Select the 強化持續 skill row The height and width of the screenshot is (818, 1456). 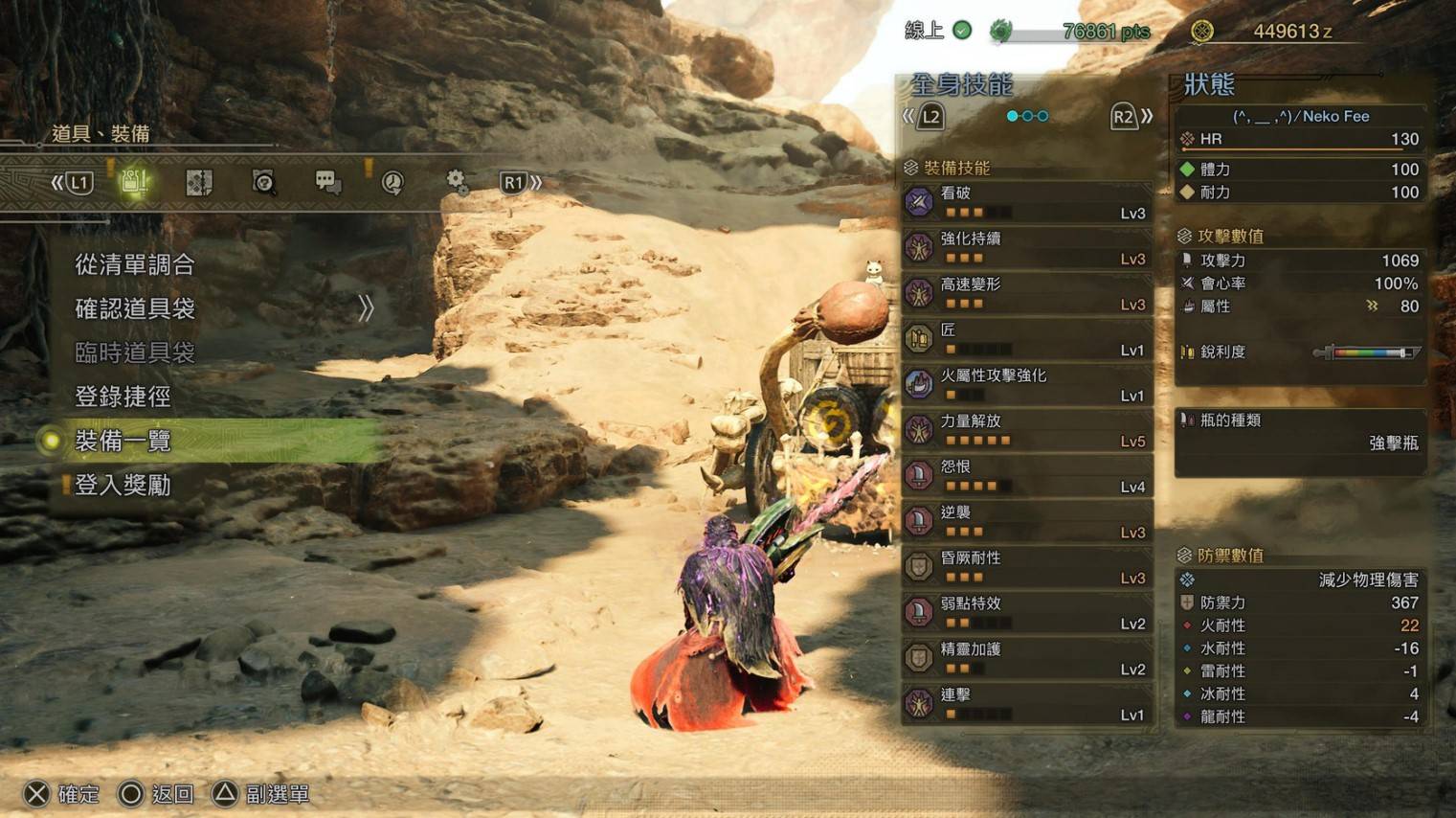click(x=1026, y=248)
